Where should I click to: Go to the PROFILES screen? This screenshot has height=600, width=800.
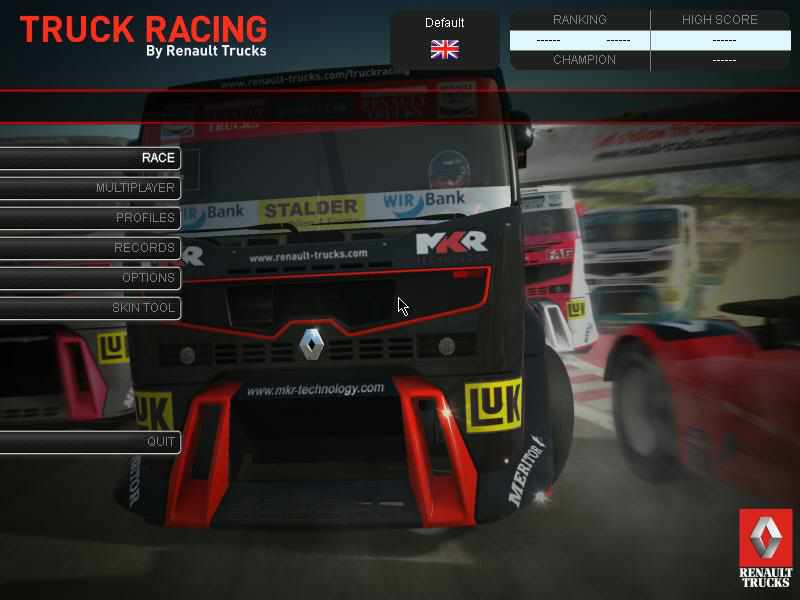145,218
